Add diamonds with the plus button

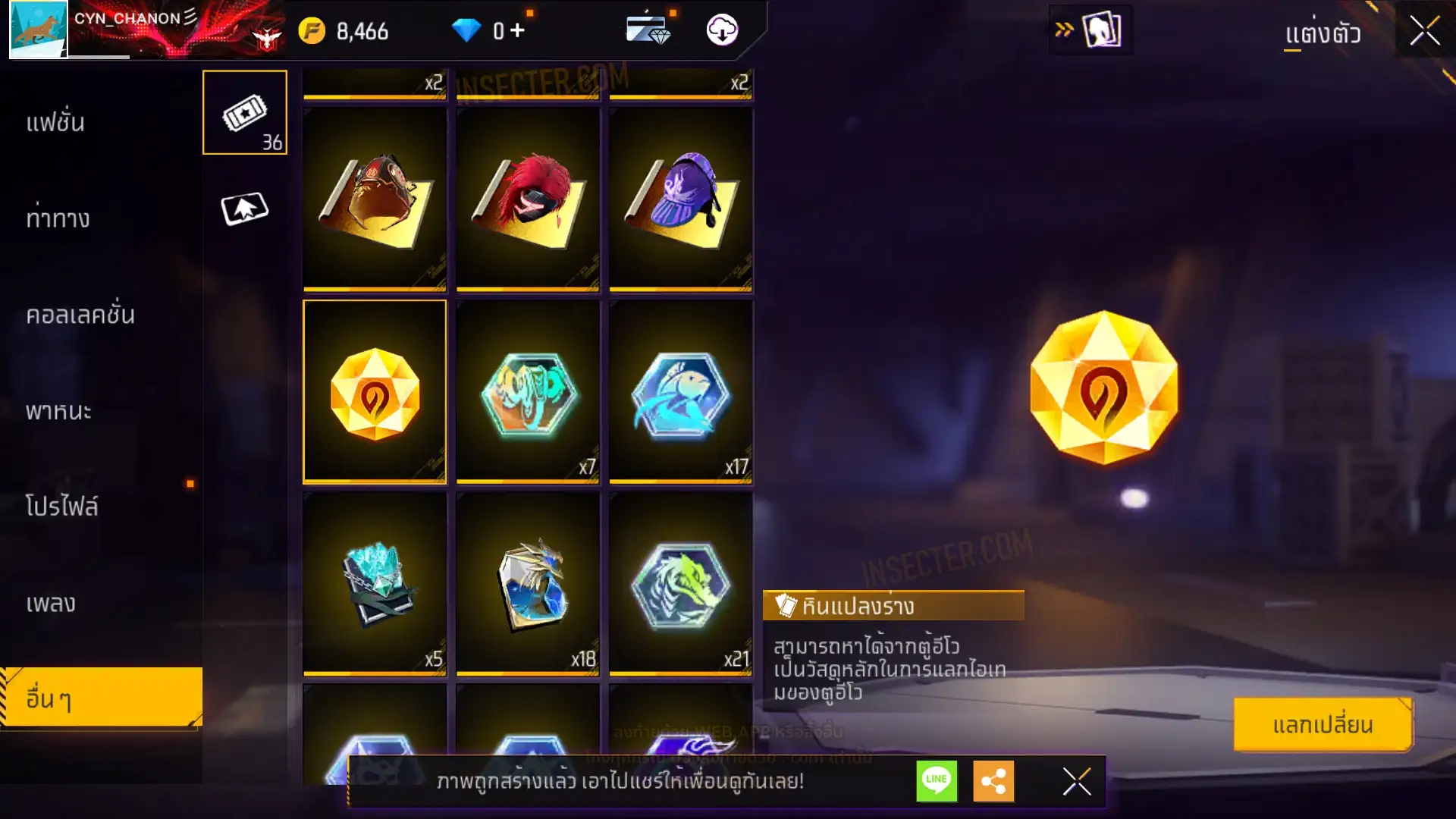click(517, 30)
